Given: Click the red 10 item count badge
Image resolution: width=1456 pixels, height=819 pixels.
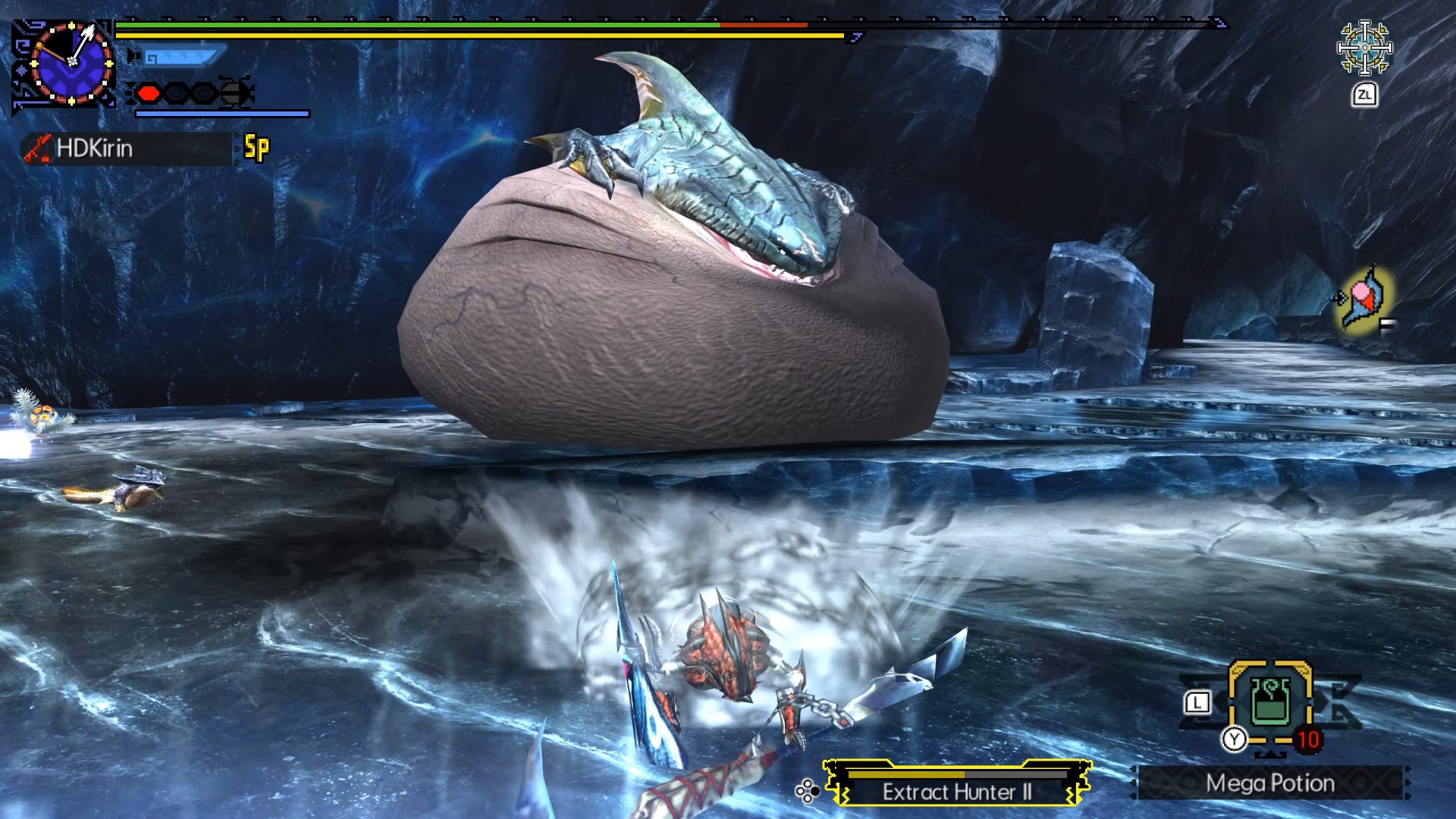Looking at the screenshot, I should [x=1308, y=739].
